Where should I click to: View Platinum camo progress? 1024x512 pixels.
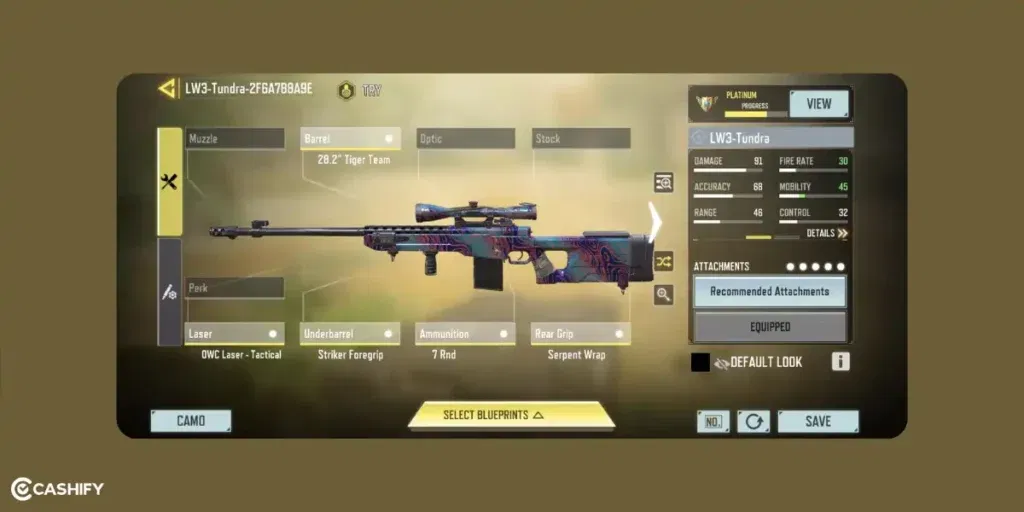(819, 104)
